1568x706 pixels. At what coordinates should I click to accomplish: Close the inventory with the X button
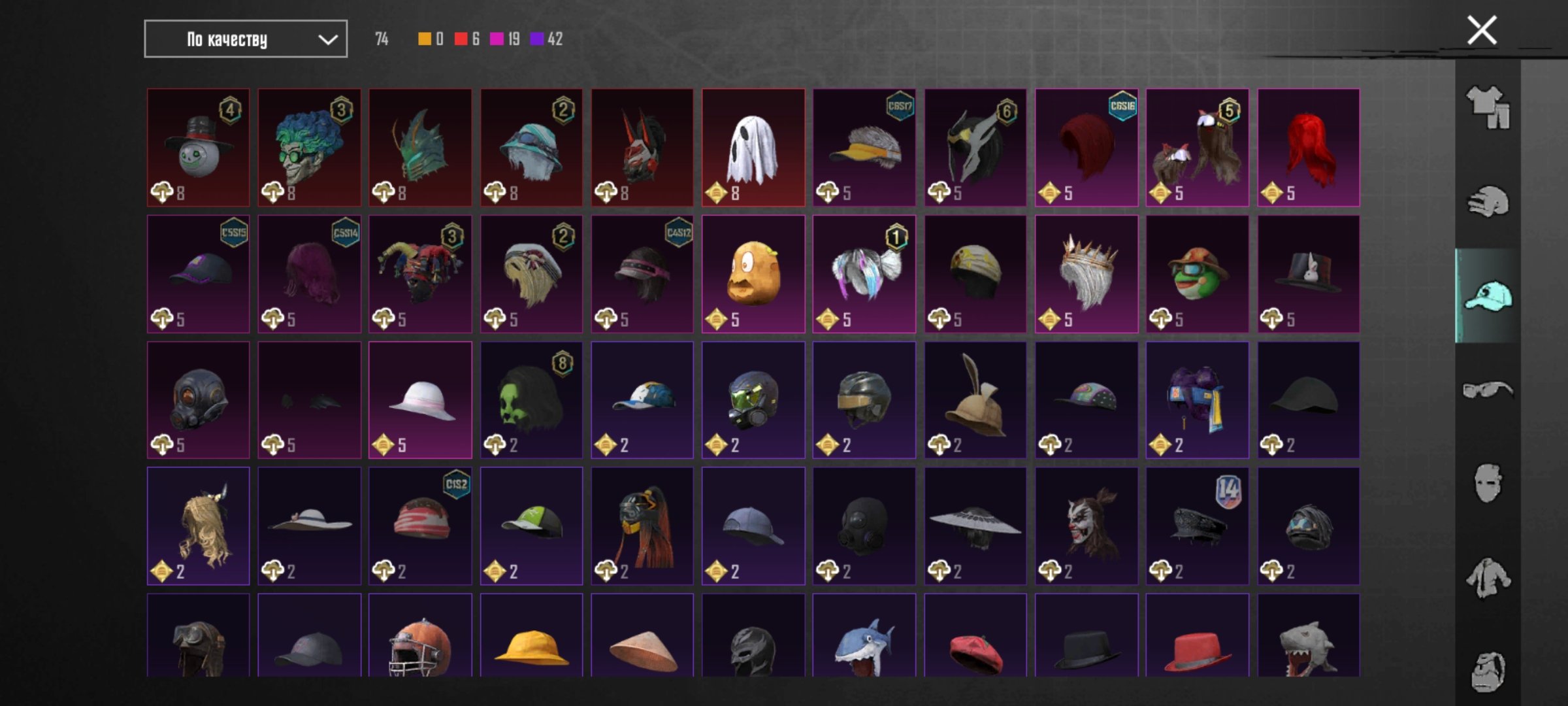click(x=1482, y=30)
